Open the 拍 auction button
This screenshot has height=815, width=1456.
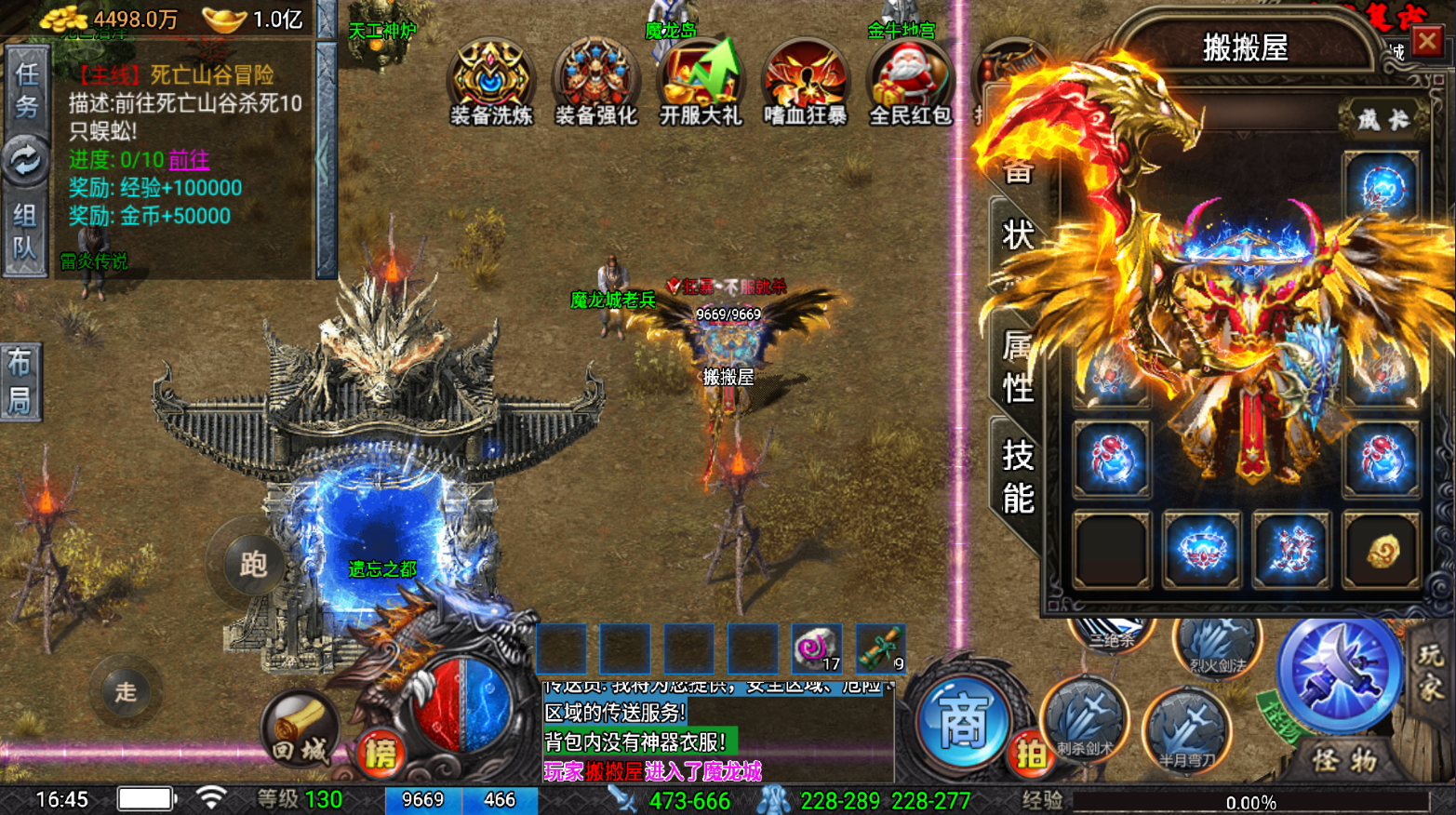pos(1031,754)
